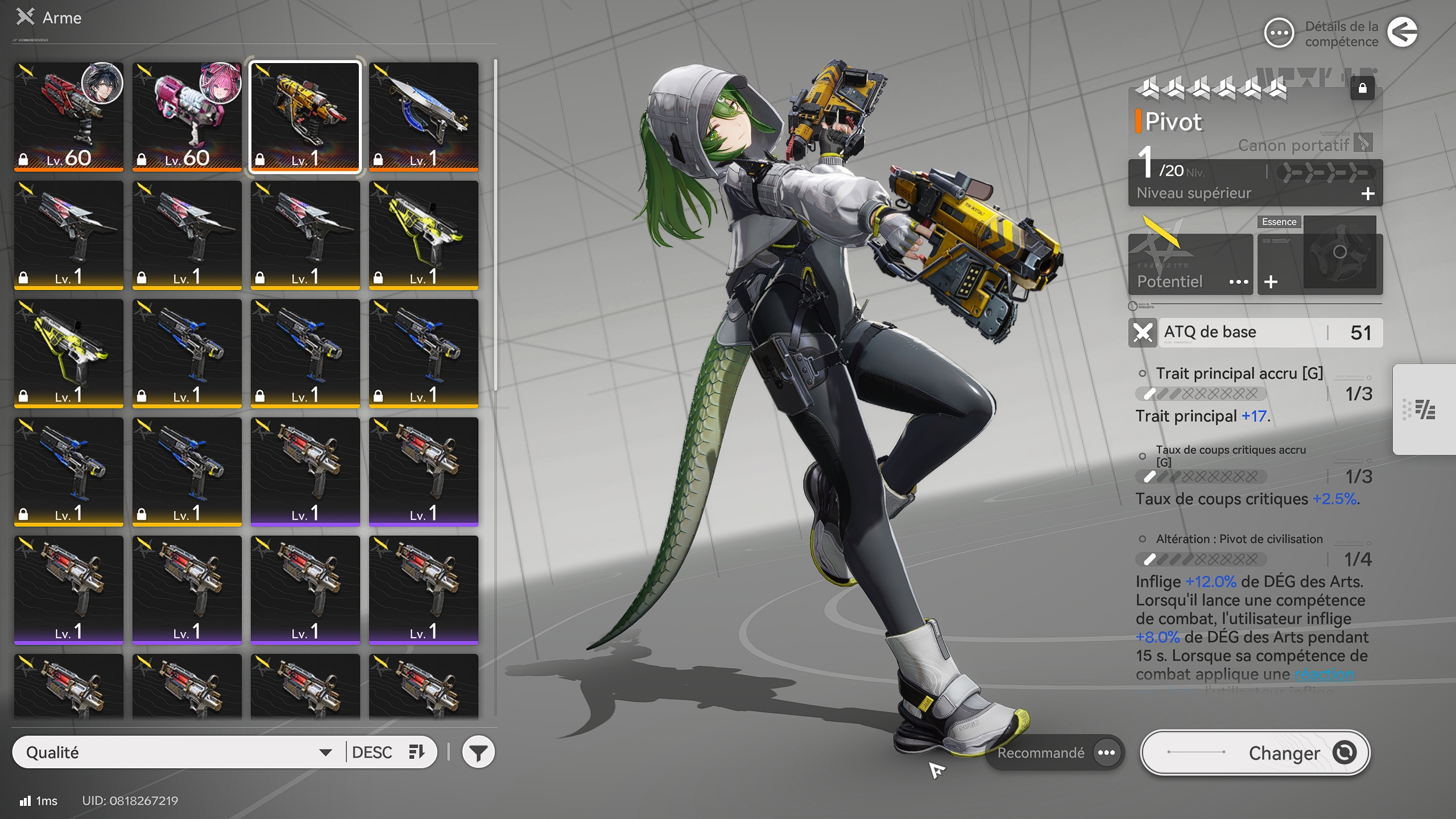Select the red Lv. 60 weapon
This screenshot has width=1456, height=819.
(x=69, y=117)
